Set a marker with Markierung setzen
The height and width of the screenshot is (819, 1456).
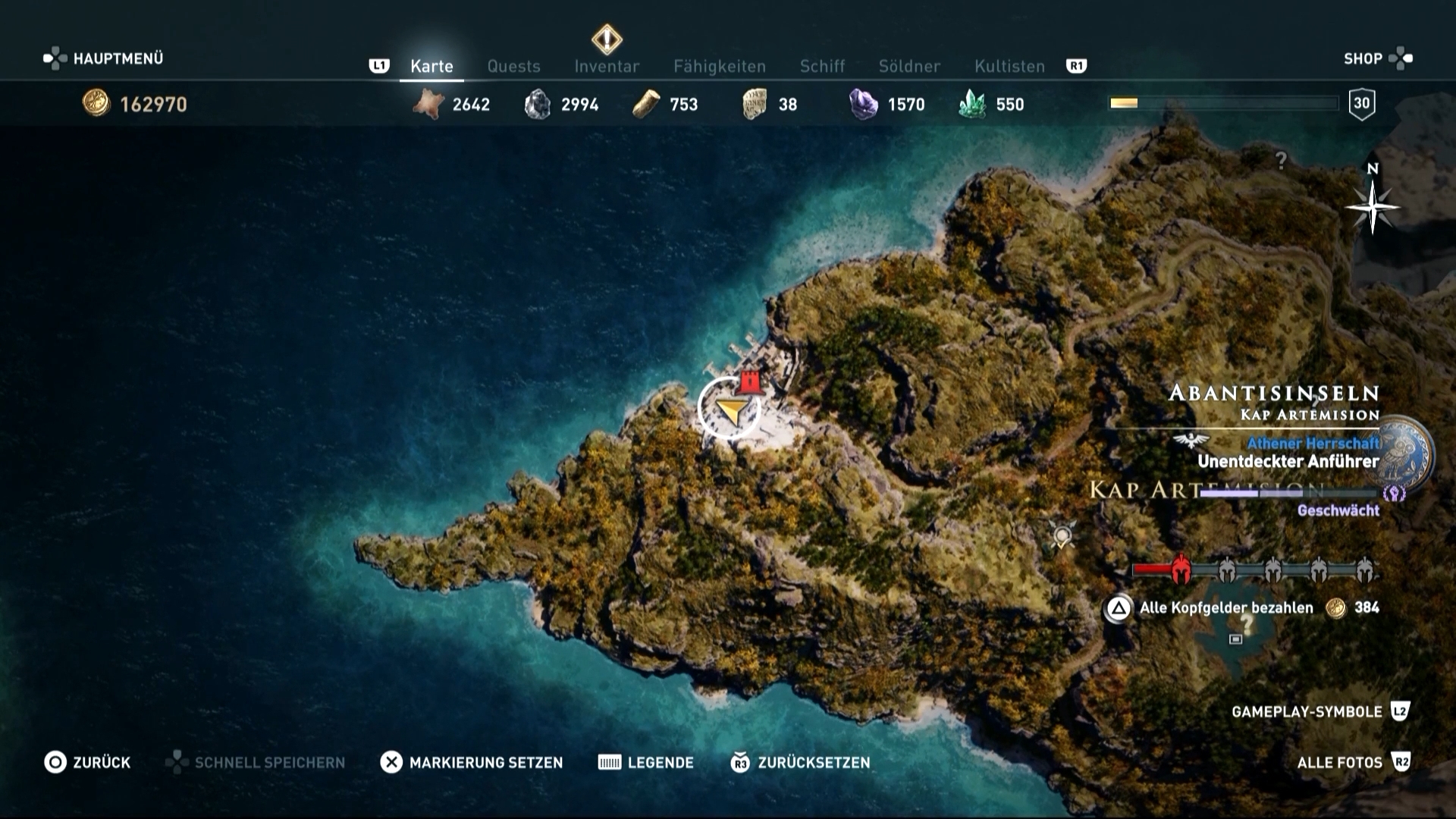[x=472, y=762]
